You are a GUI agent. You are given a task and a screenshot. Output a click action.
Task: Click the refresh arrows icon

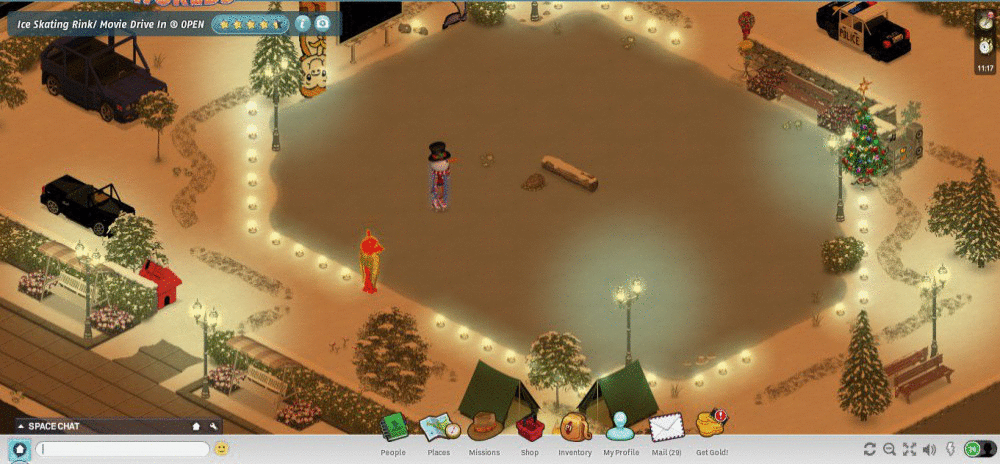point(870,449)
